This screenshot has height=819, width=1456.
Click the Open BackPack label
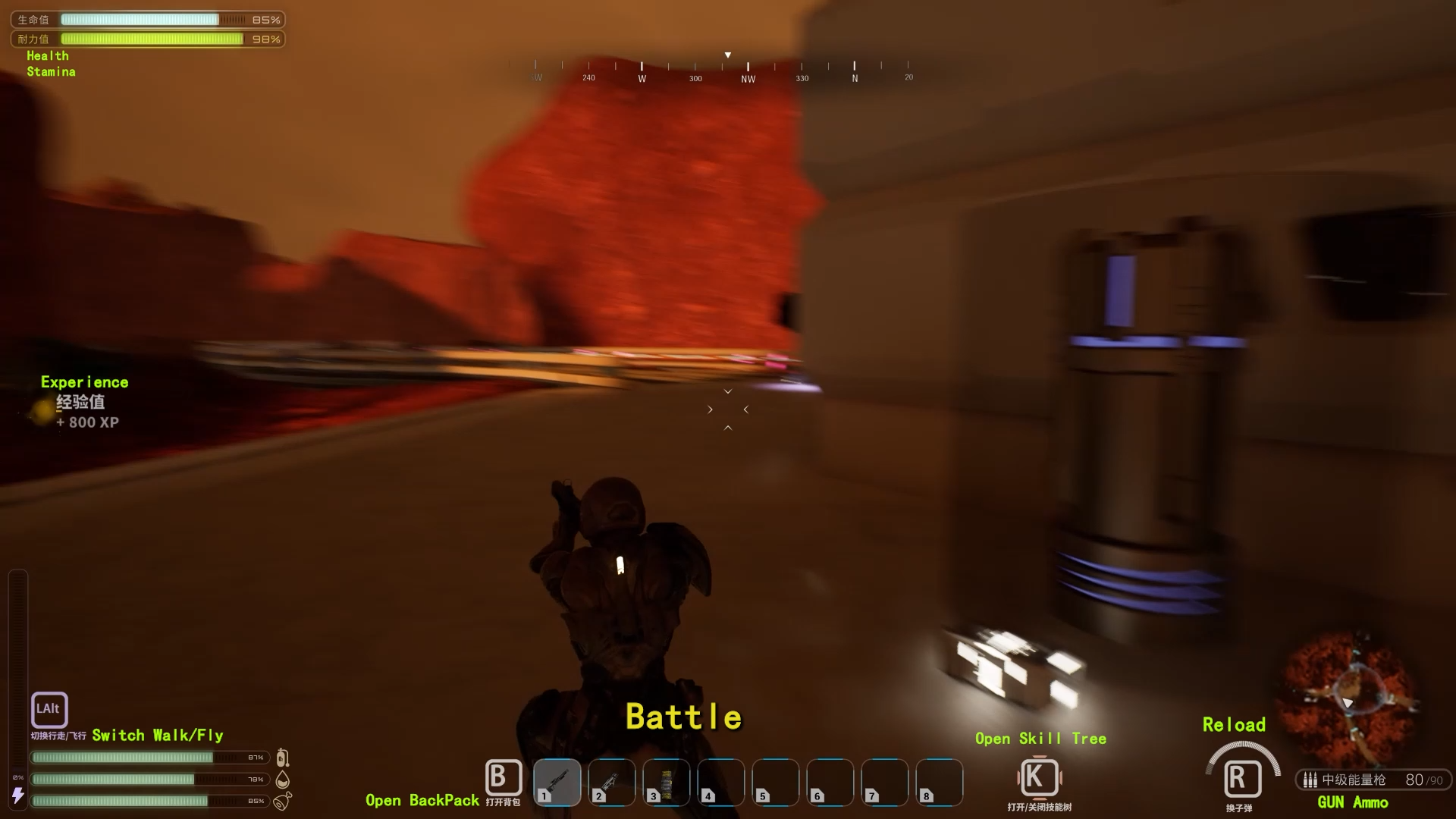pyautogui.click(x=422, y=800)
